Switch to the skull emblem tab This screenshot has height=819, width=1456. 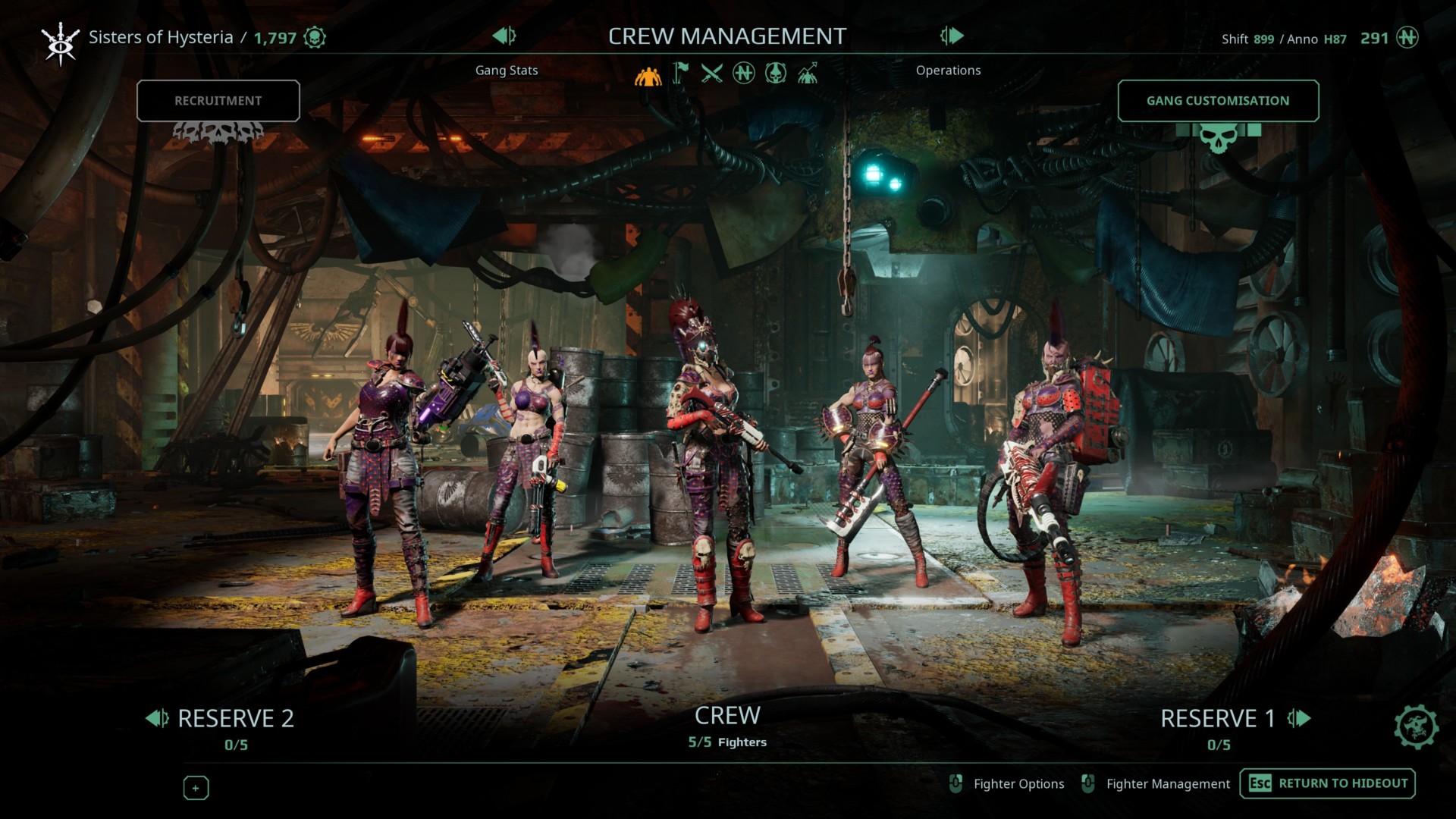pos(775,74)
